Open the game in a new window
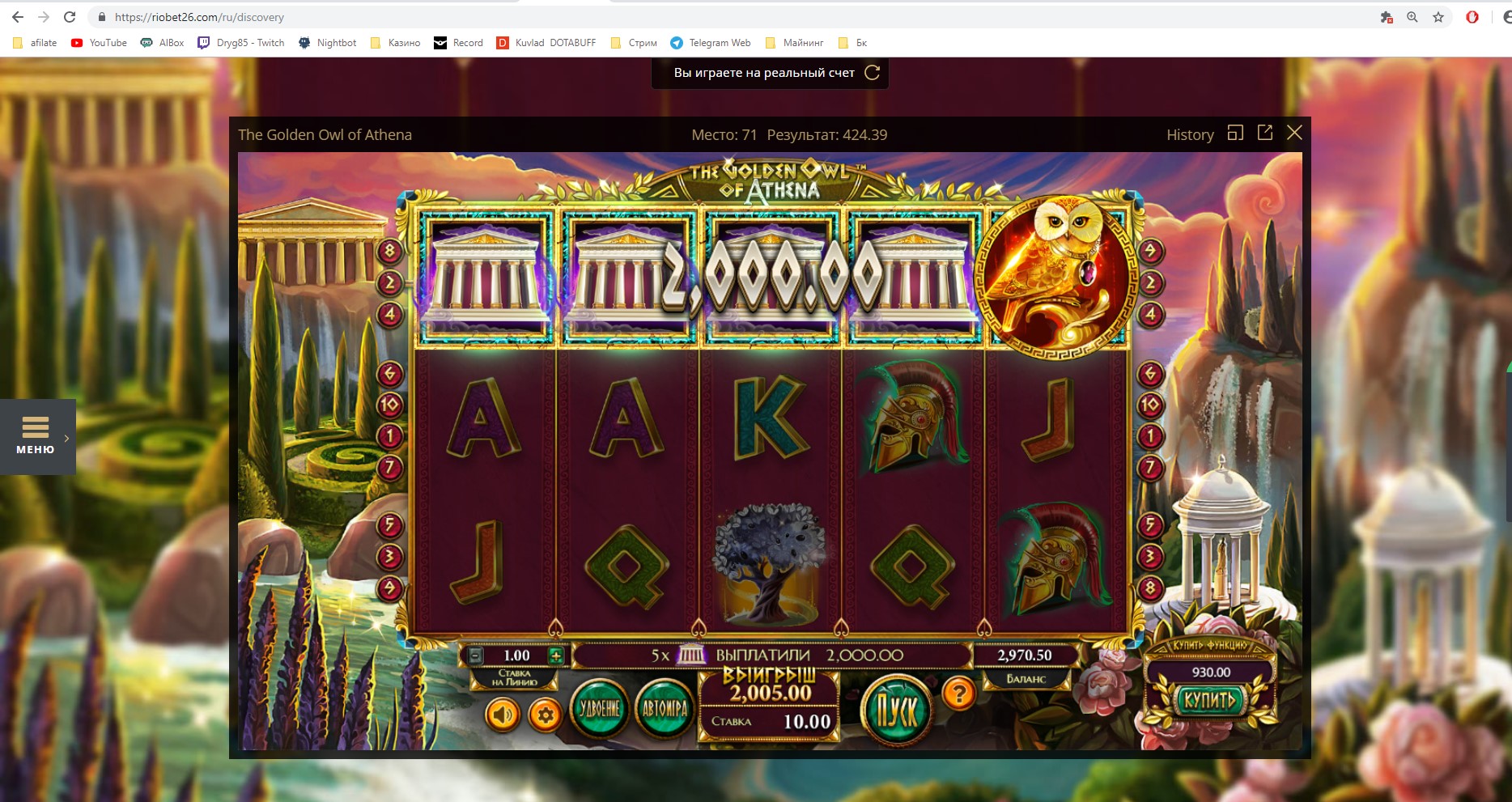The image size is (1512, 802). 1264,134
